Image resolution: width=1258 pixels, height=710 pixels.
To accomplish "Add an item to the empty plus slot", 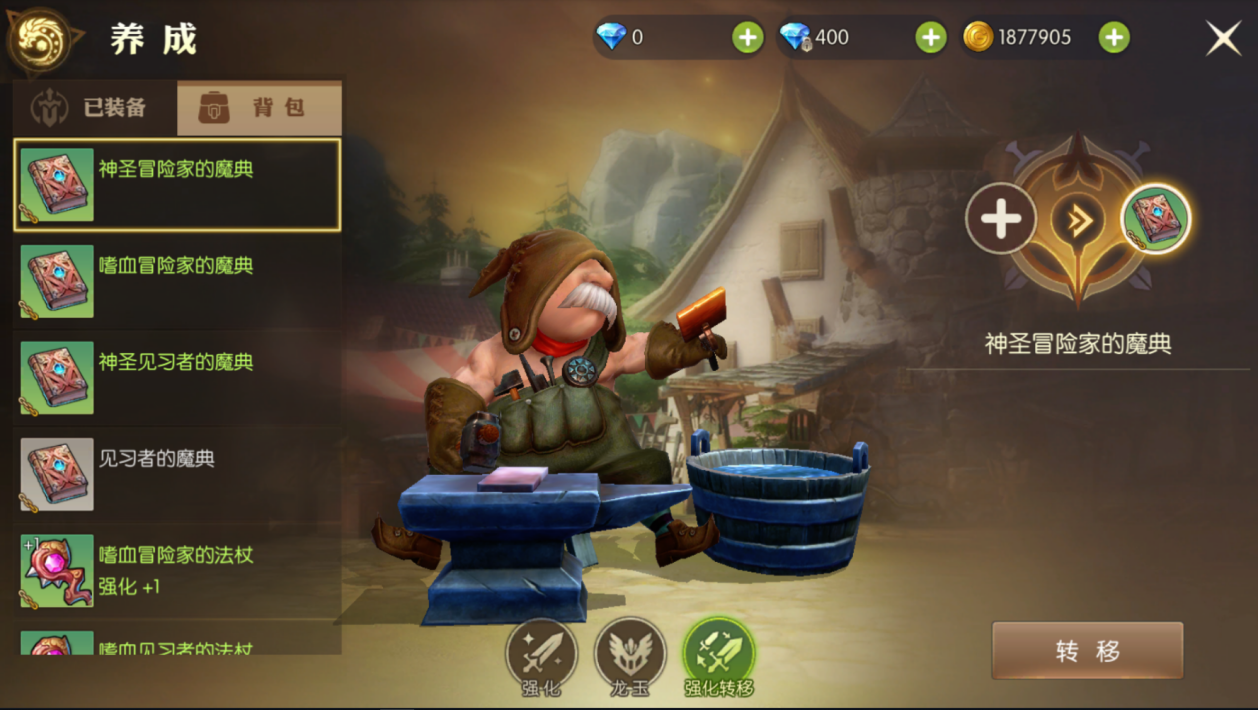I will point(1001,218).
